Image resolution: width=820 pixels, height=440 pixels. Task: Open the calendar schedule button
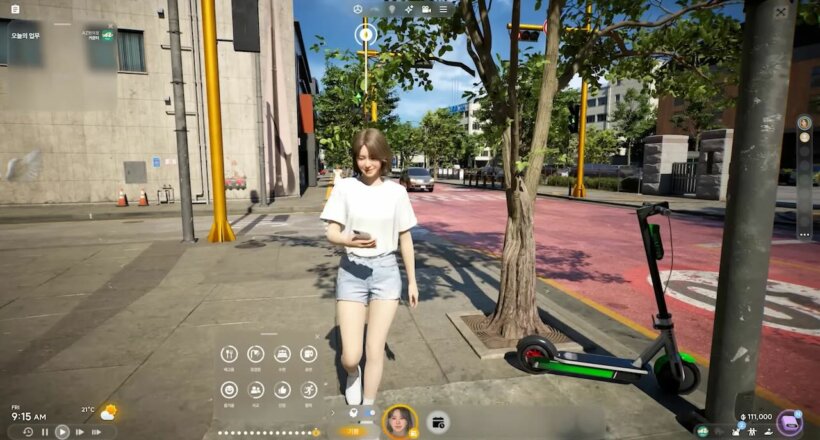coord(438,422)
